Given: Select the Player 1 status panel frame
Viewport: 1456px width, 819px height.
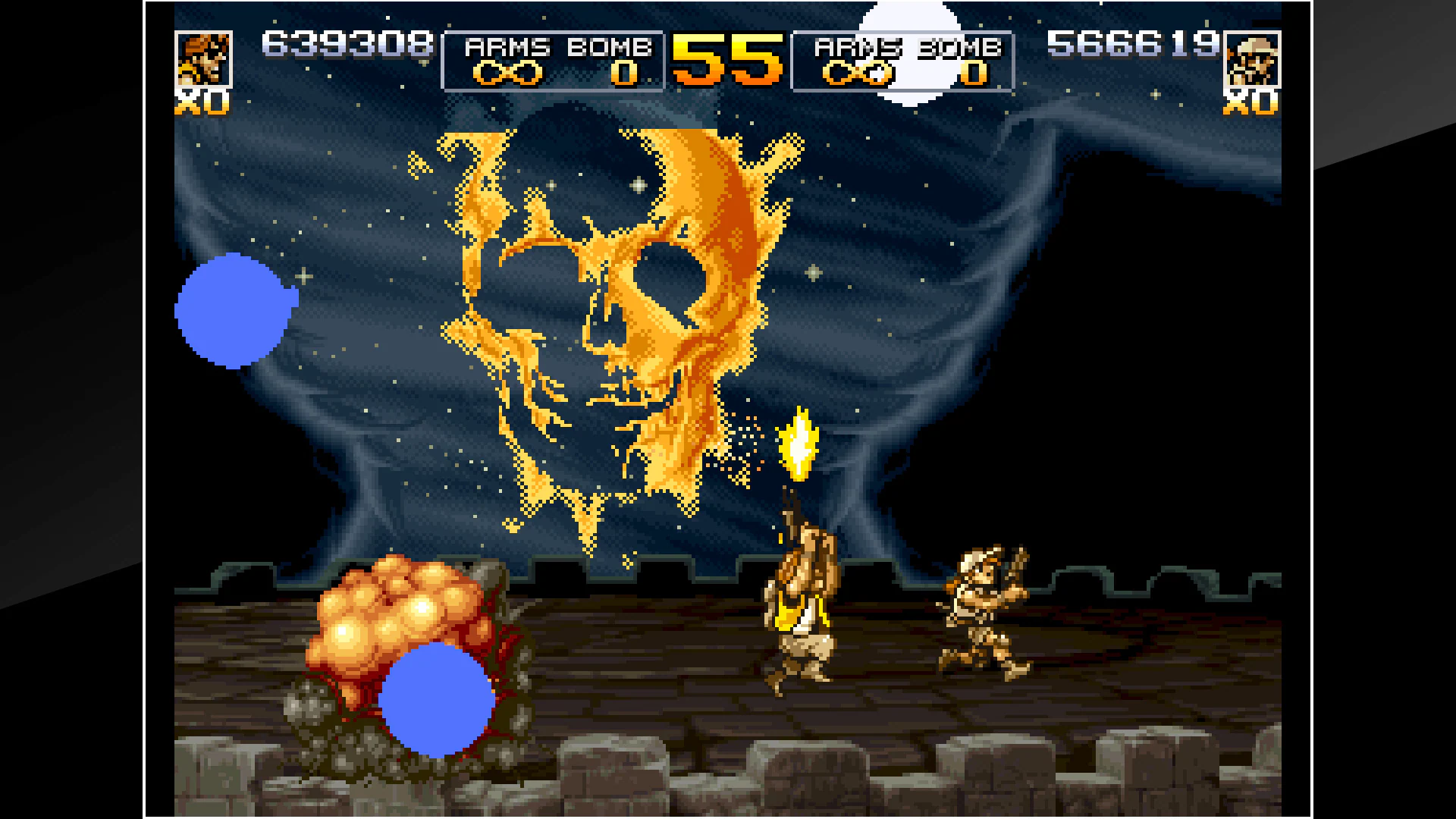Looking at the screenshot, I should (x=554, y=61).
